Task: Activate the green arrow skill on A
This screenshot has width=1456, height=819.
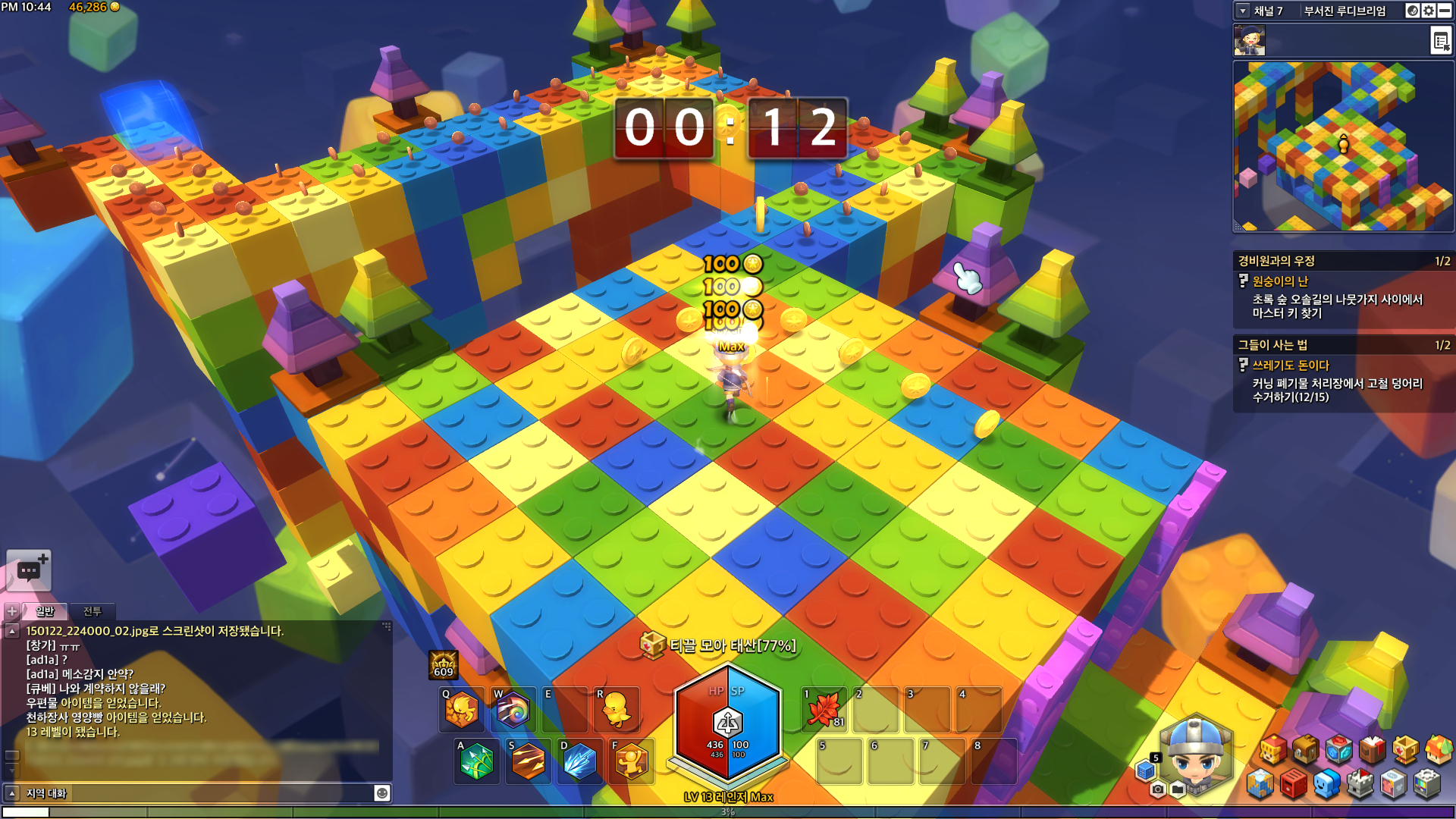Action: point(476,761)
